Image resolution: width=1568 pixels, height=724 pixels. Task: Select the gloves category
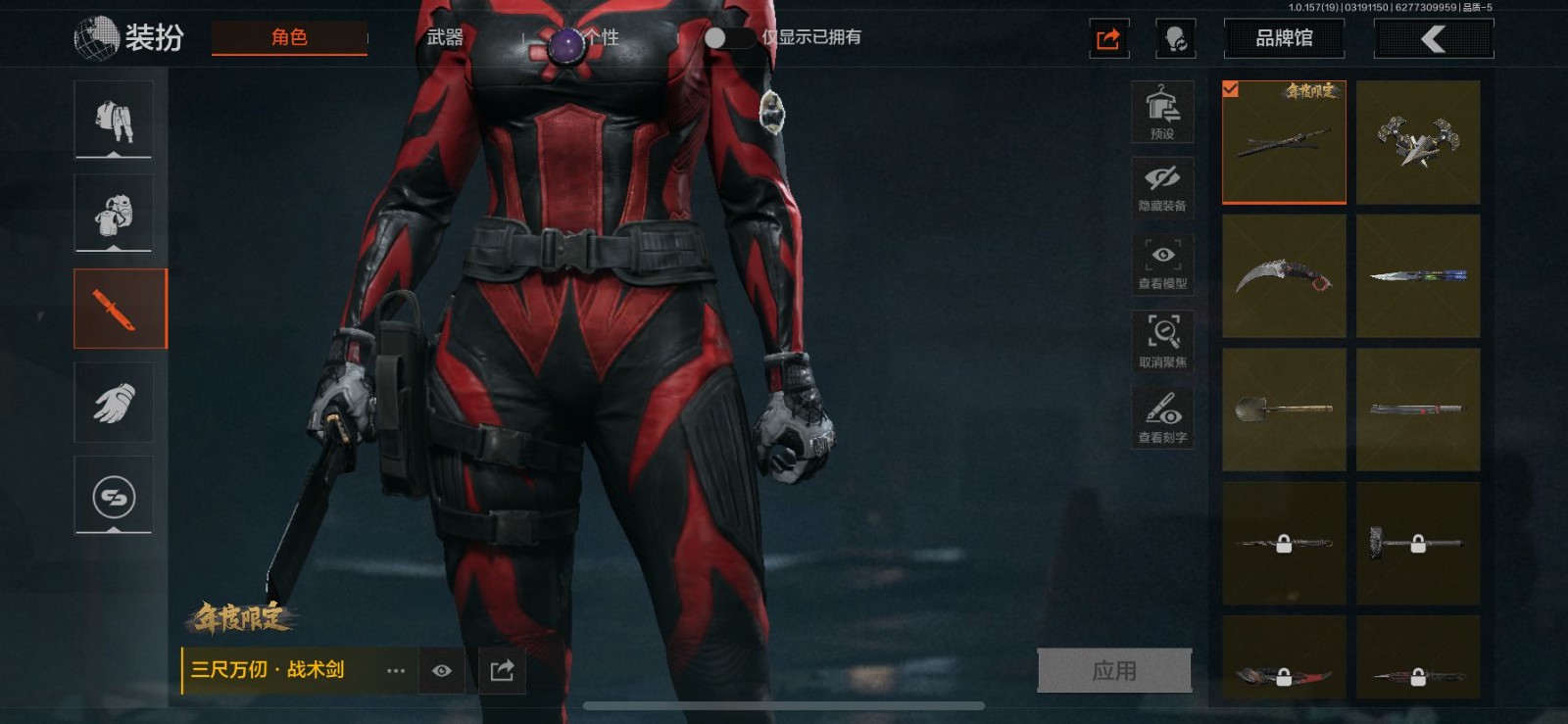coord(114,403)
